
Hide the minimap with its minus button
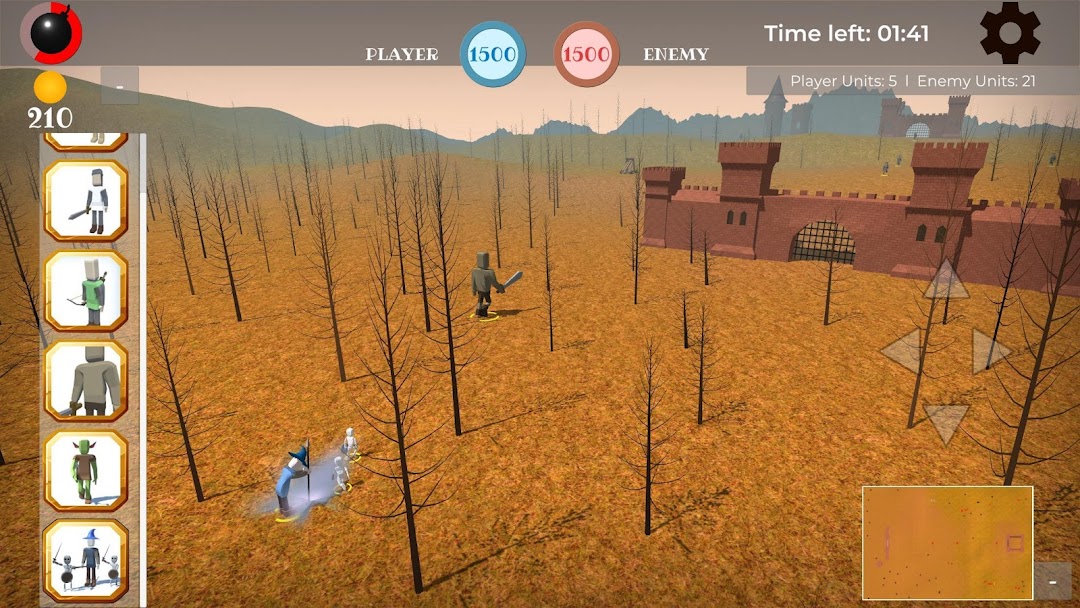click(1052, 580)
